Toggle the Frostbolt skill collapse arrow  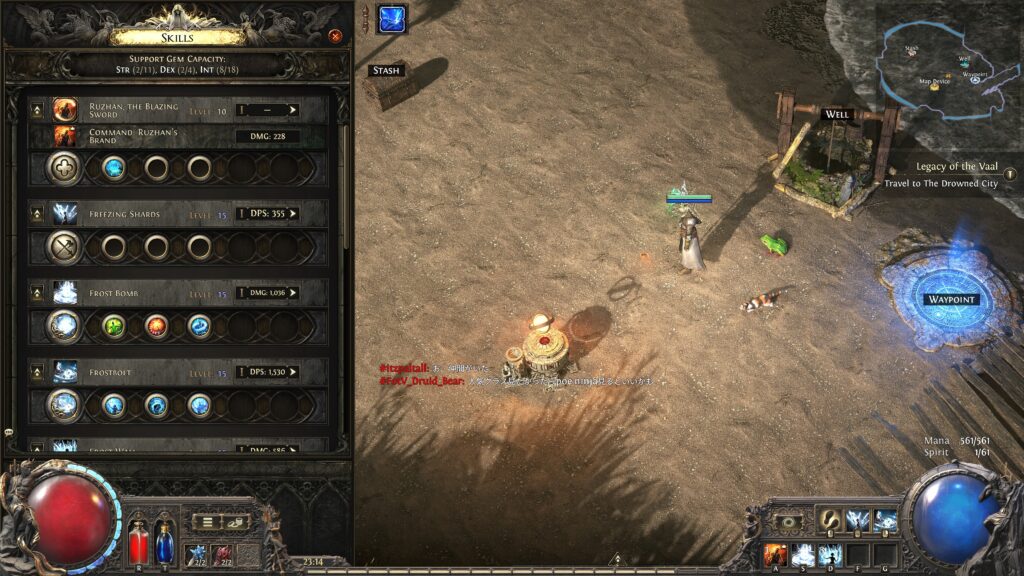tap(38, 372)
